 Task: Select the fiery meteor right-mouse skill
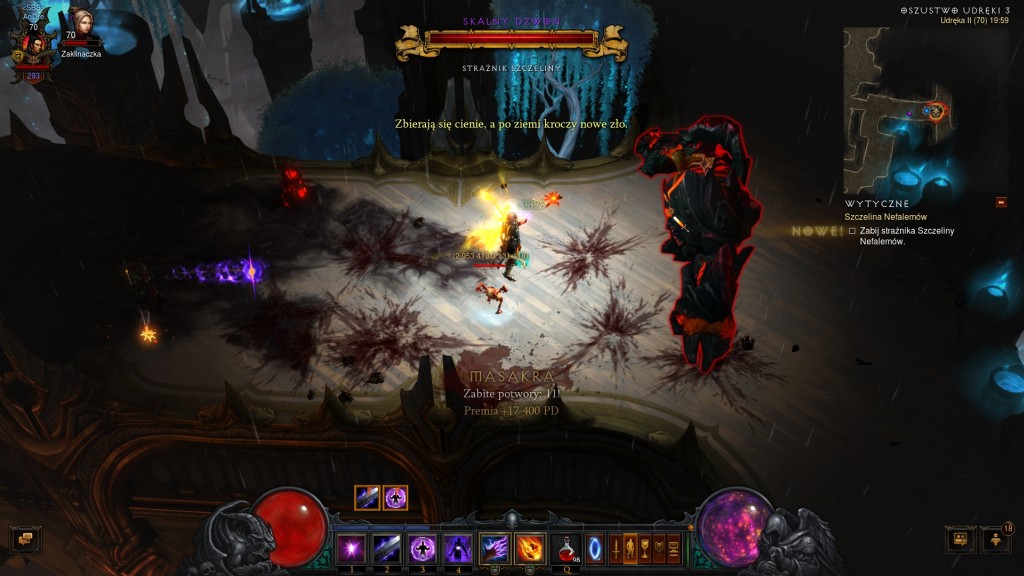coord(529,548)
